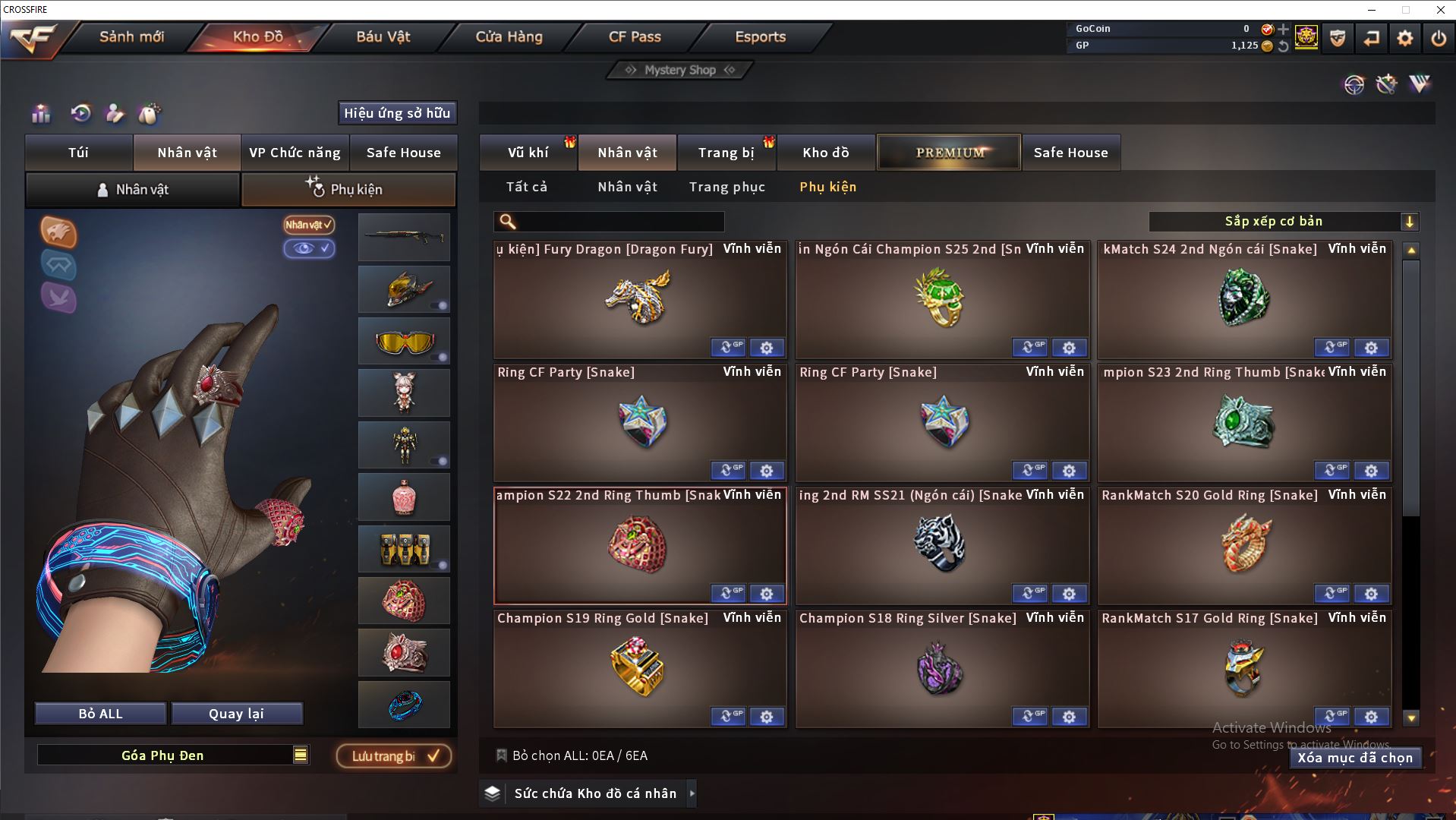
Task: Switch to the Túi tab
Action: coord(79,153)
